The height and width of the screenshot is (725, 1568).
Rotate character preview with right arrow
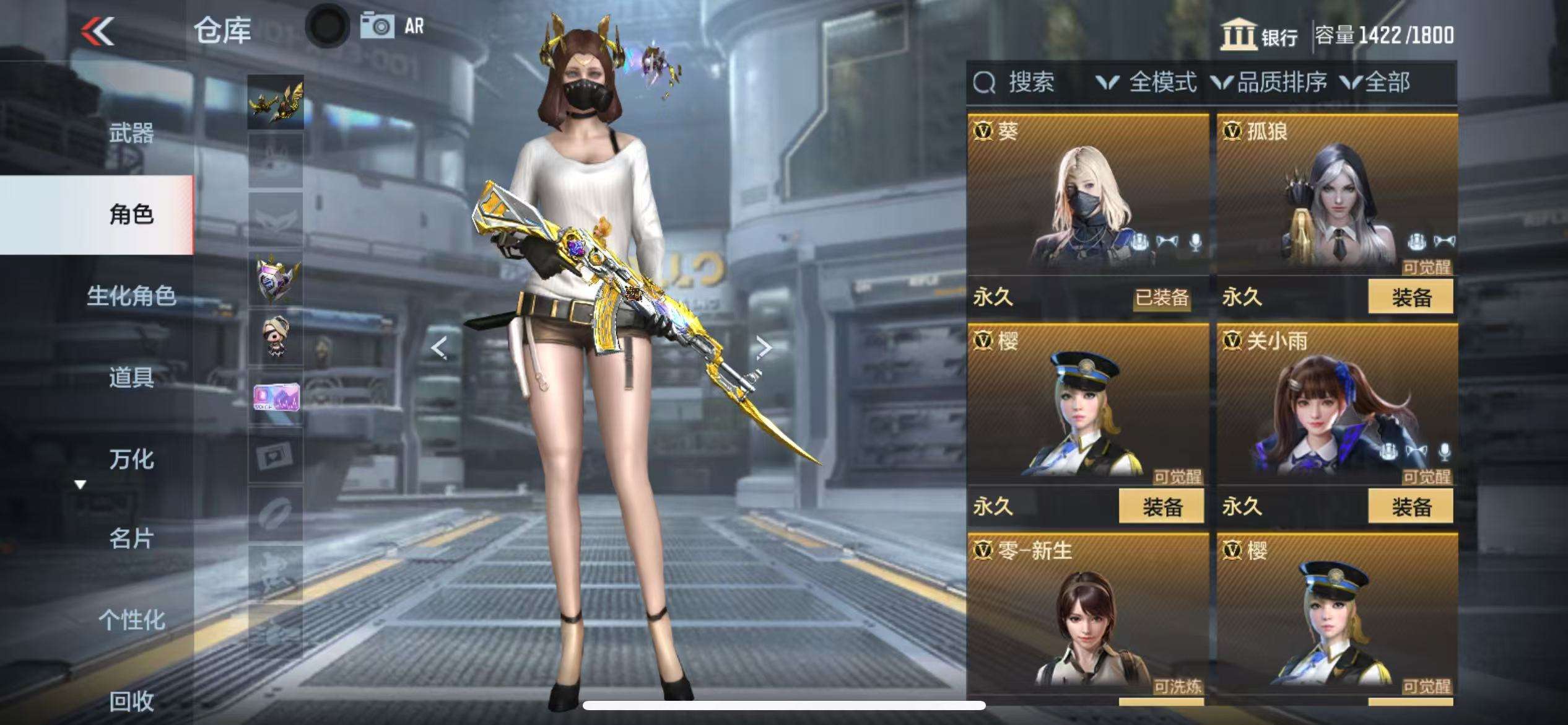pyautogui.click(x=764, y=348)
